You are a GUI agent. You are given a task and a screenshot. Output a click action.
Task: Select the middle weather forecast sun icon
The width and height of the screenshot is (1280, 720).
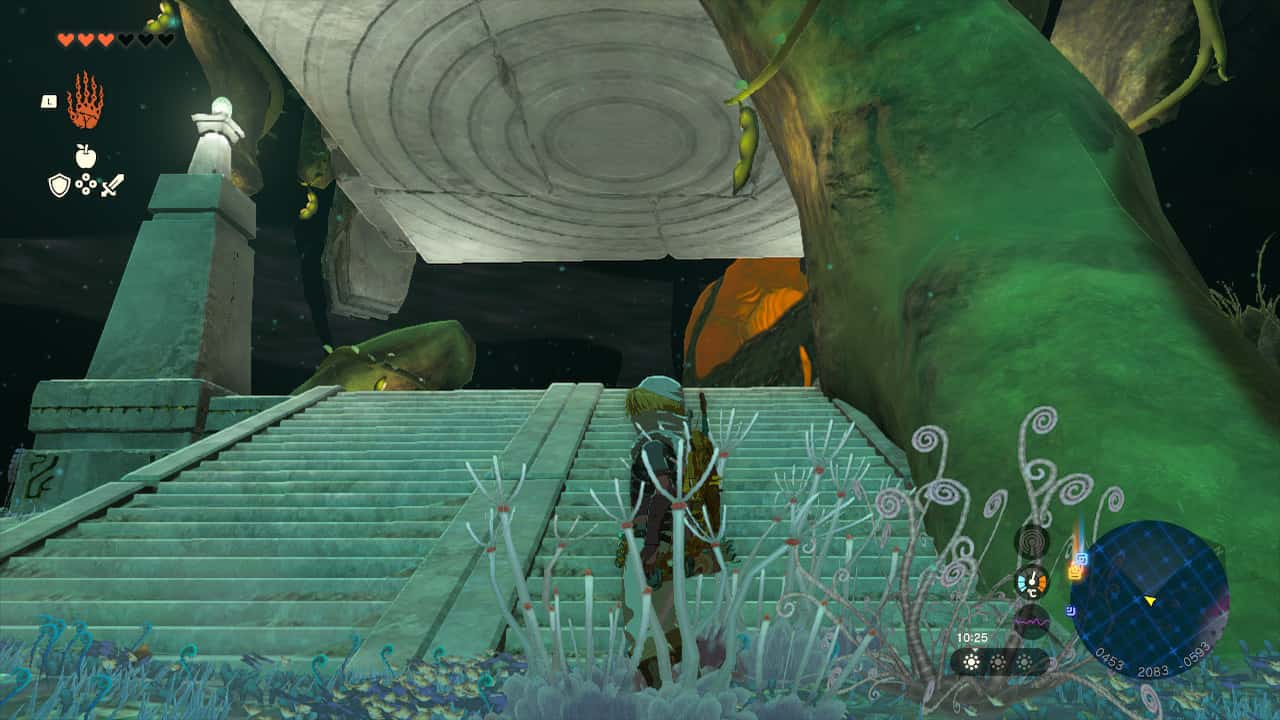[x=997, y=662]
